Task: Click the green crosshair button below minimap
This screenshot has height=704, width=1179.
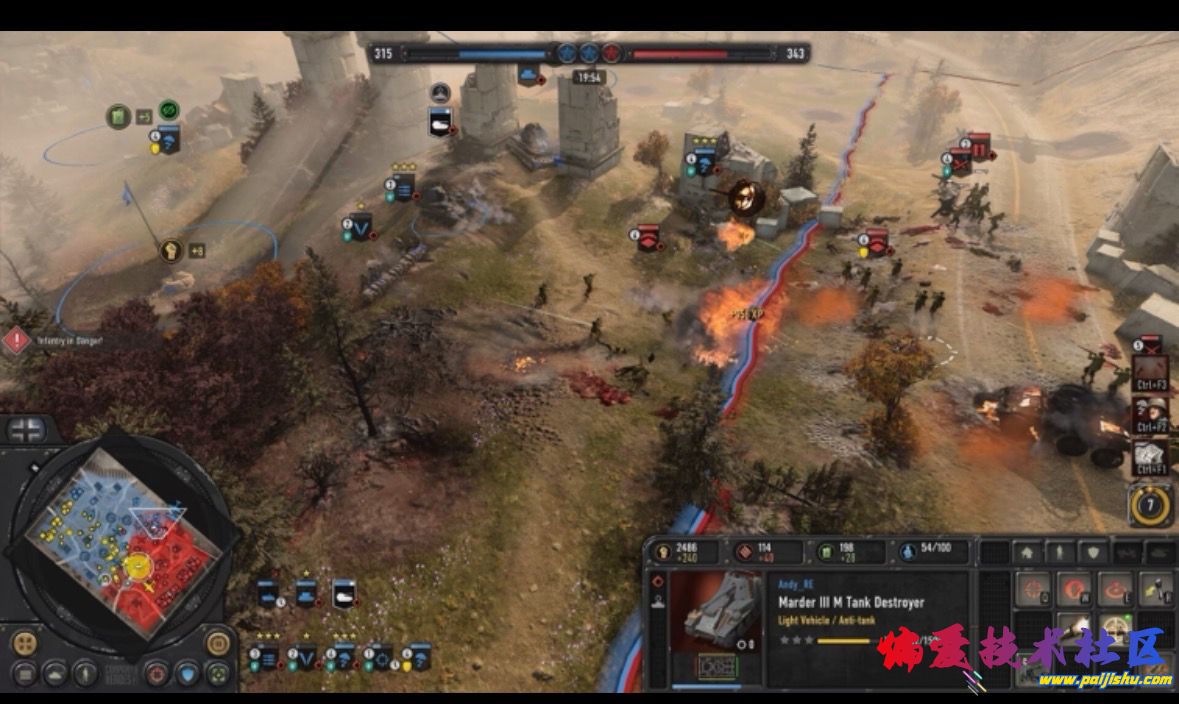Action: (x=217, y=673)
